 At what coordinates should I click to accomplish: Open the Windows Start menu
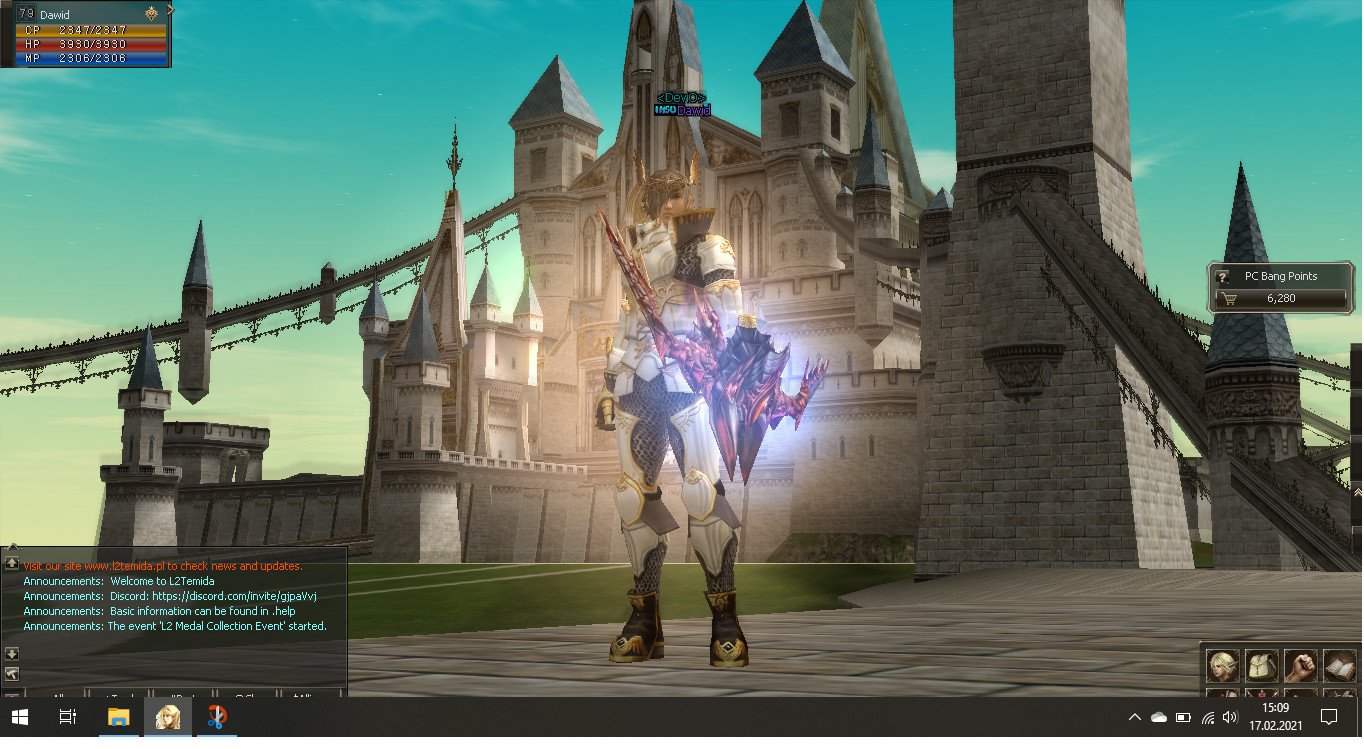pos(19,717)
